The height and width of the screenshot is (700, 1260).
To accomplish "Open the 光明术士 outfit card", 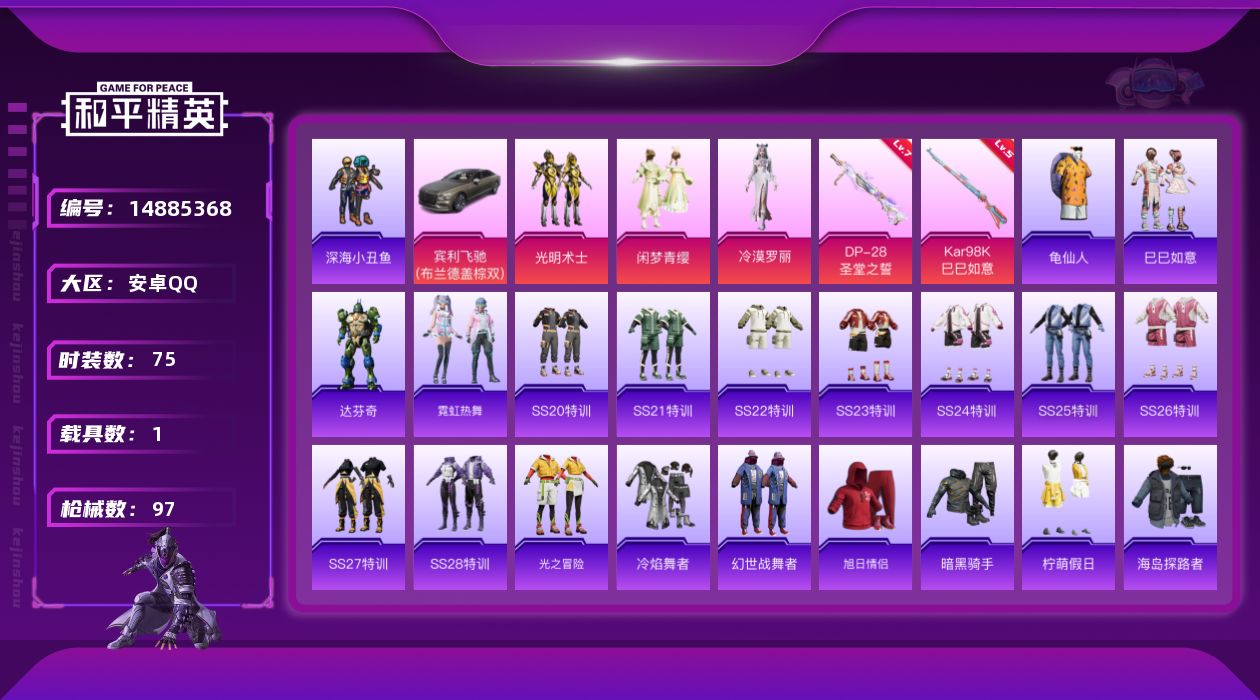I will click(x=561, y=211).
